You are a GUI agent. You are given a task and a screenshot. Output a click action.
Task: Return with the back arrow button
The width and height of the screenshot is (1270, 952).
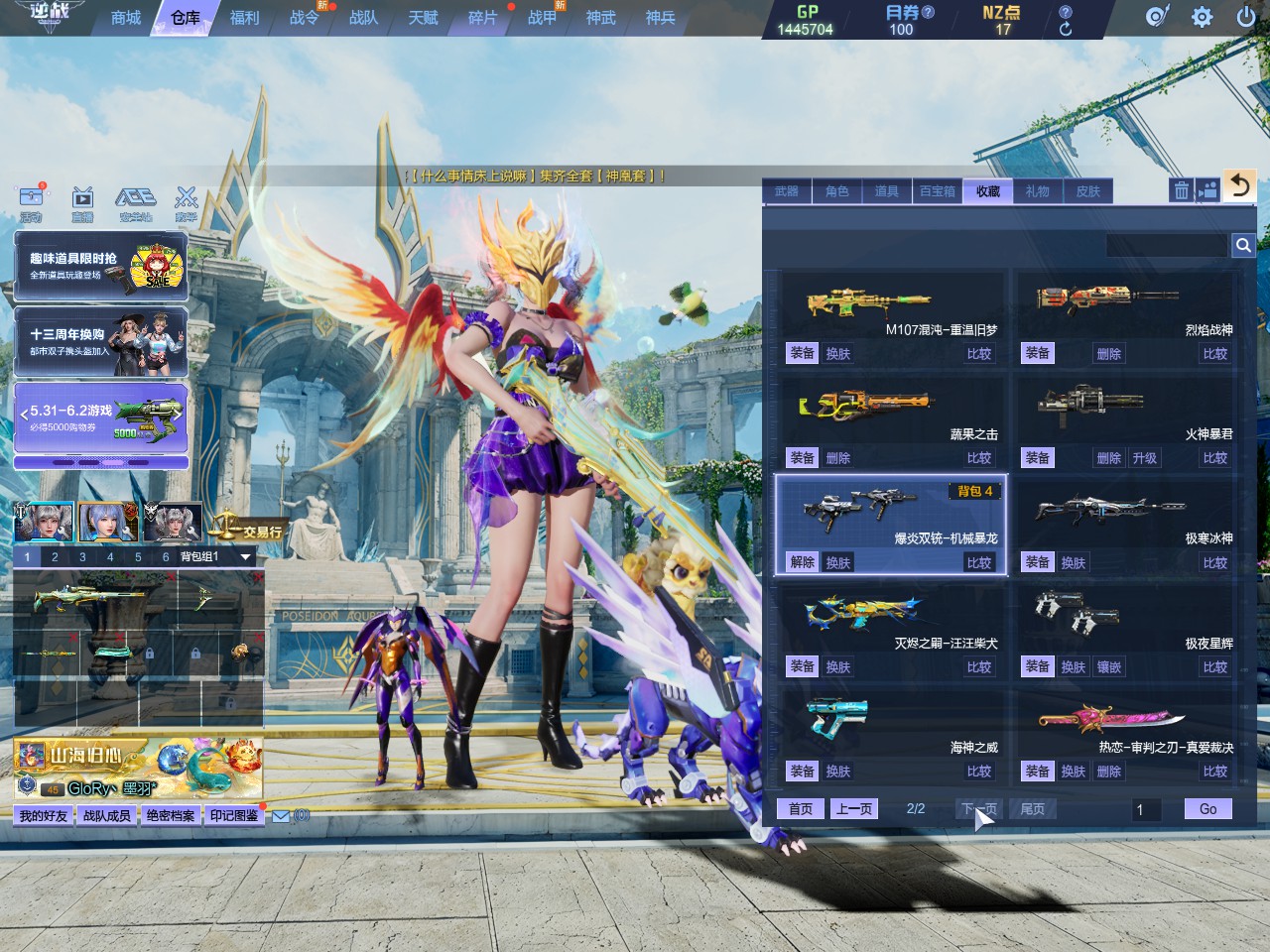(1239, 186)
